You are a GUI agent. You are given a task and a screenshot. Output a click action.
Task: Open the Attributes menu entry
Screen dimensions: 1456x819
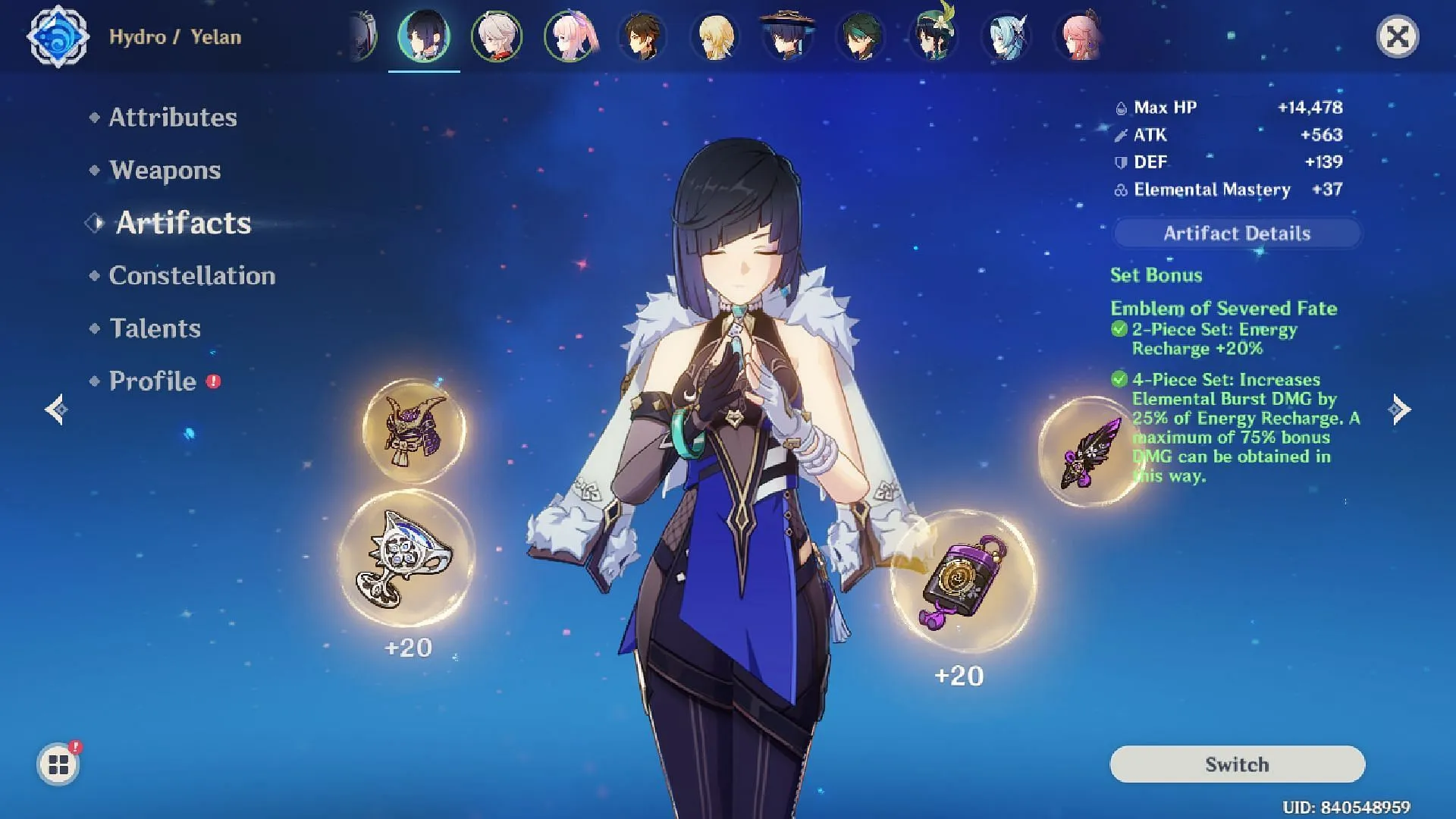173,118
